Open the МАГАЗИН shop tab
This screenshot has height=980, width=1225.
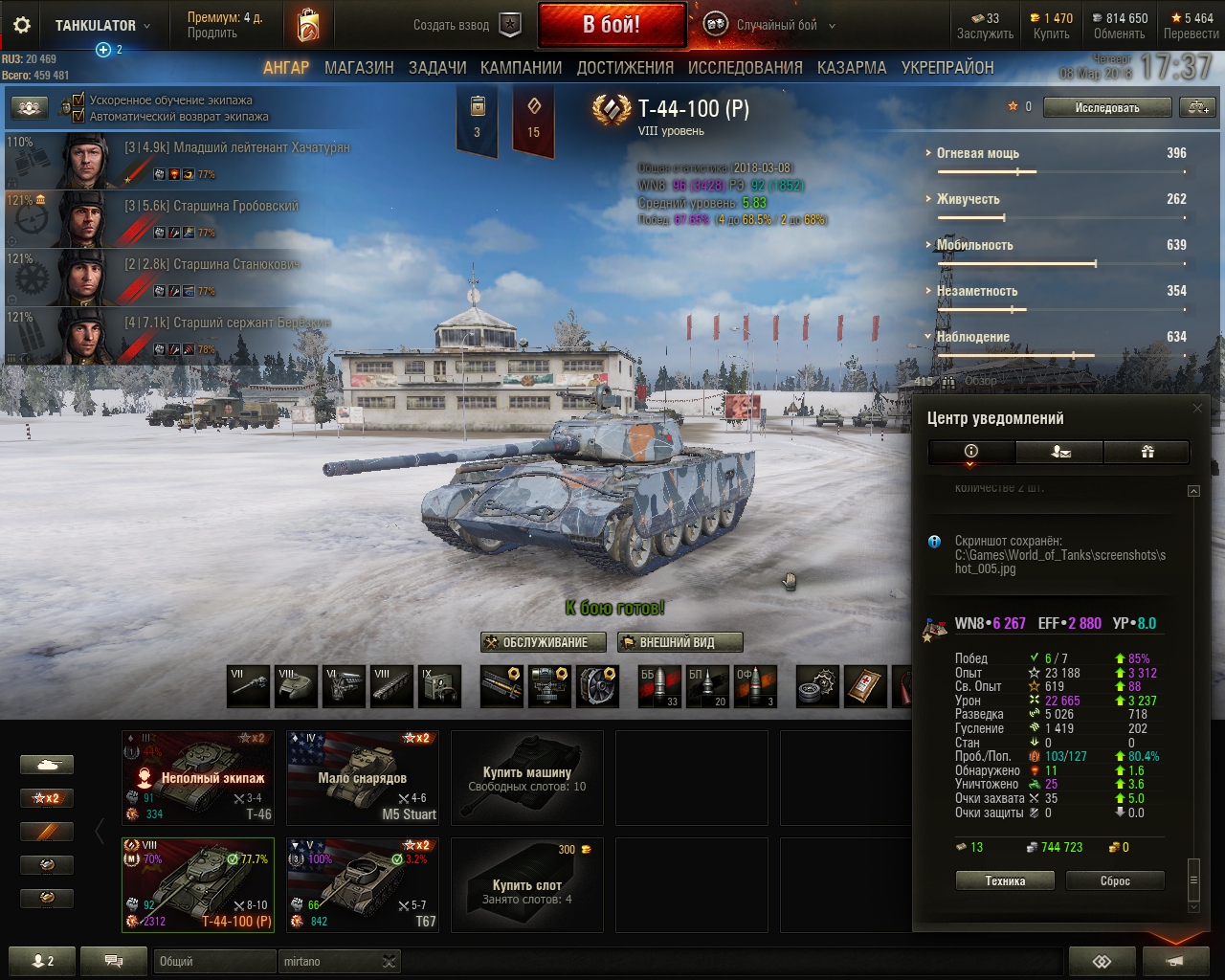click(x=359, y=68)
